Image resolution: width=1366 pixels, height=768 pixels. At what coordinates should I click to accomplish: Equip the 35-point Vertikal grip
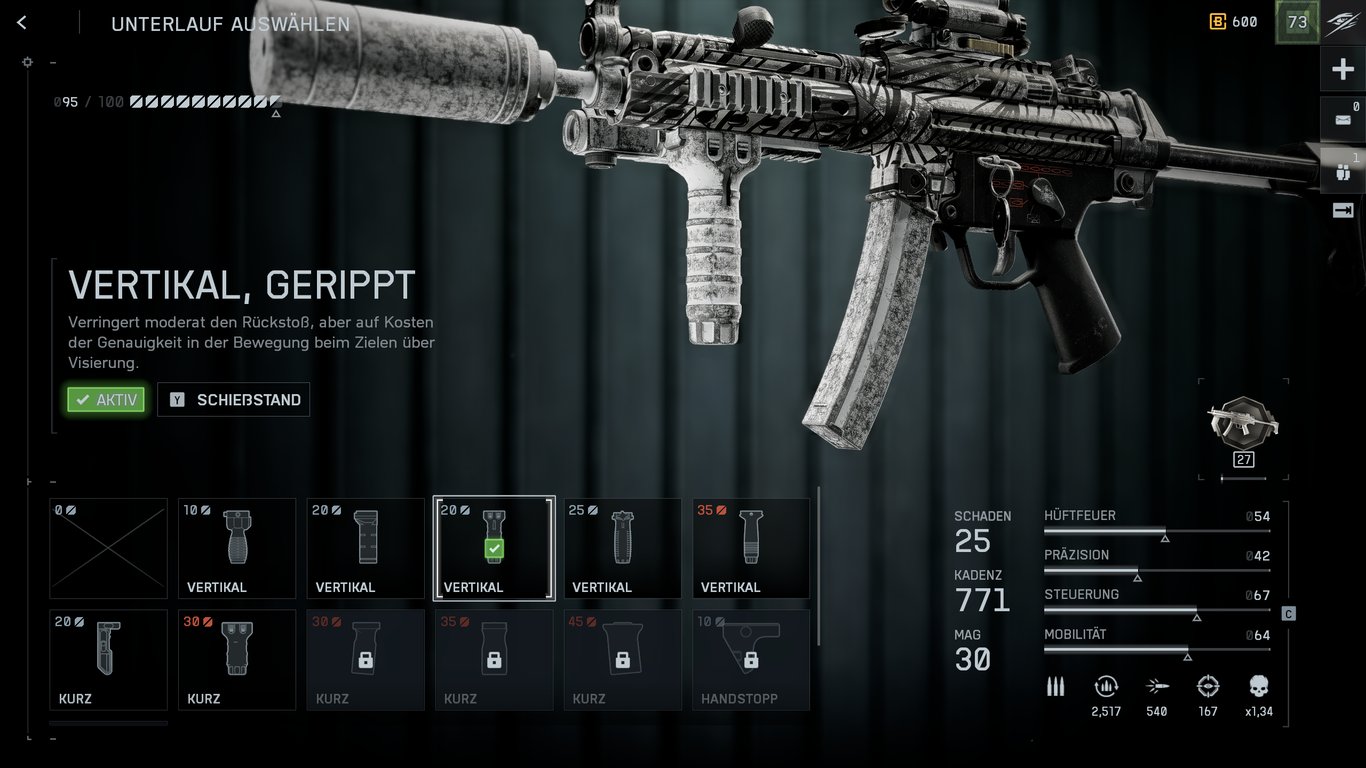(x=751, y=548)
